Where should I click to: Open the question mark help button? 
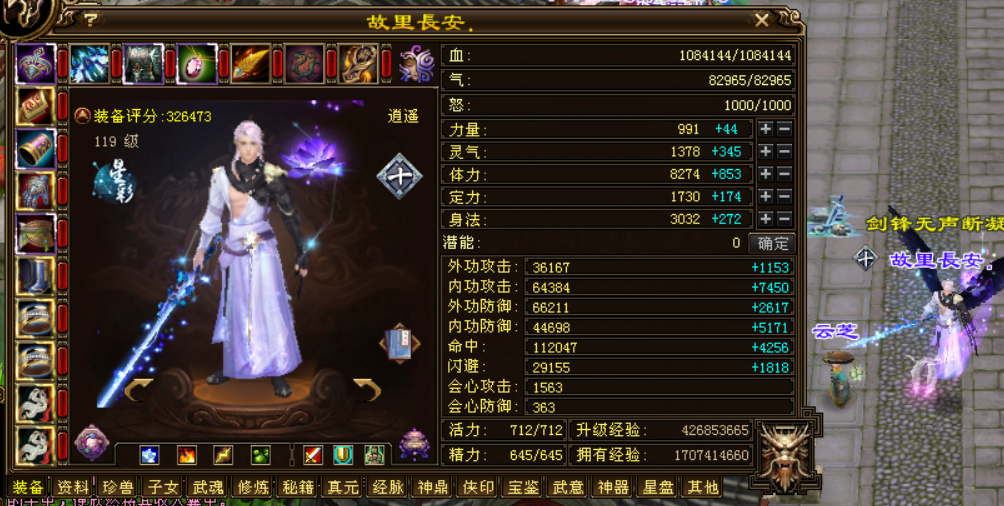point(91,19)
